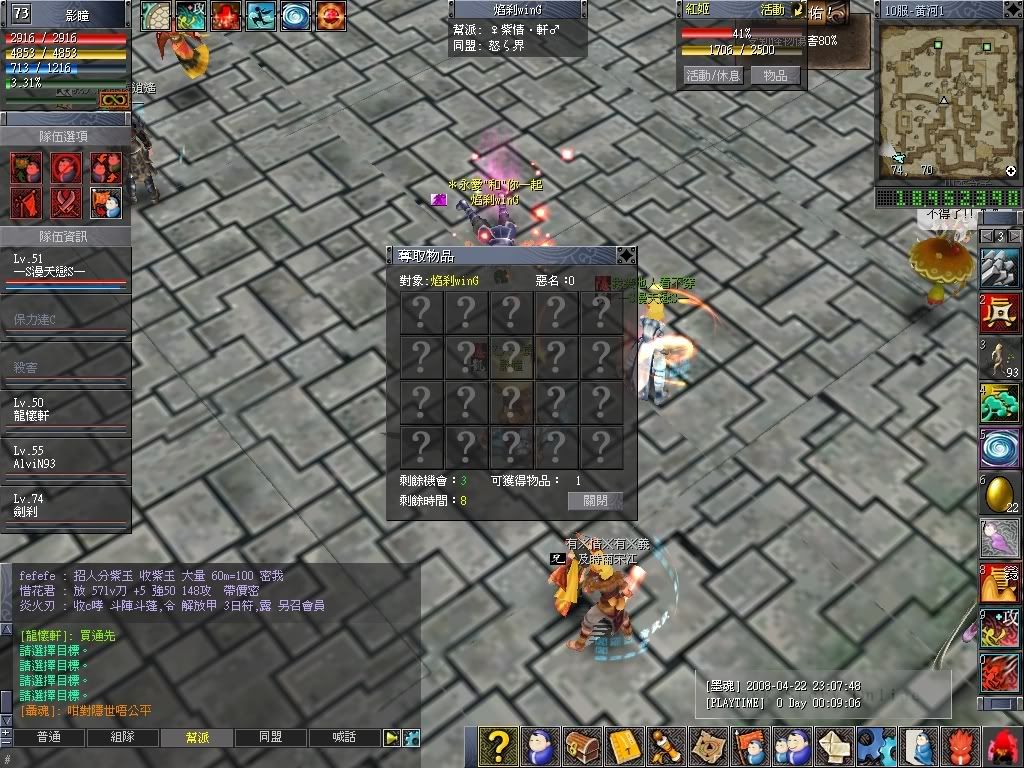This screenshot has height=768, width=1024.
Task: Close the loot window with the 關閉 button
Action: 595,501
